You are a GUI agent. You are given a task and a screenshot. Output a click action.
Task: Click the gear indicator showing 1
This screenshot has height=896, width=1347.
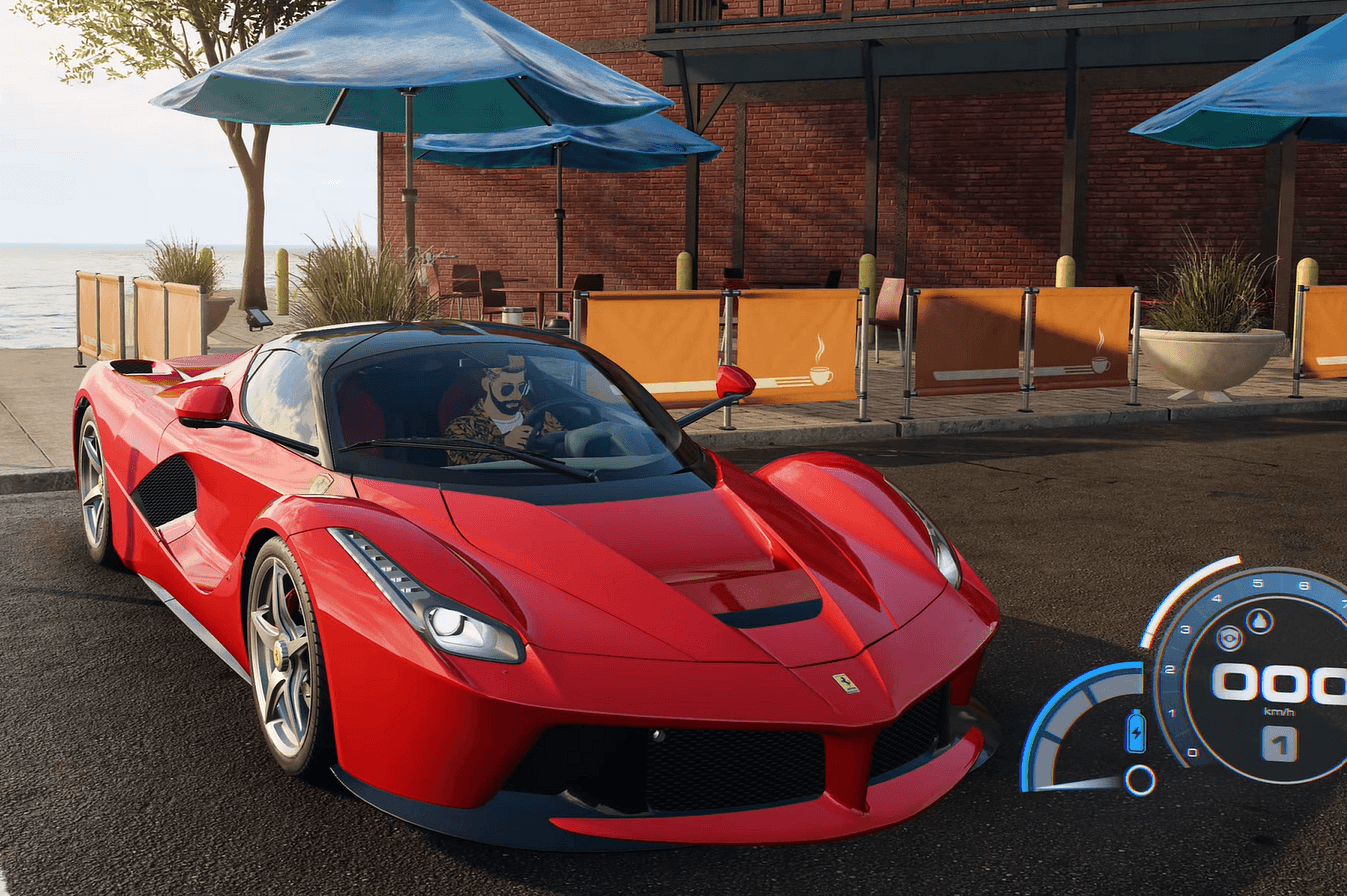click(1280, 744)
